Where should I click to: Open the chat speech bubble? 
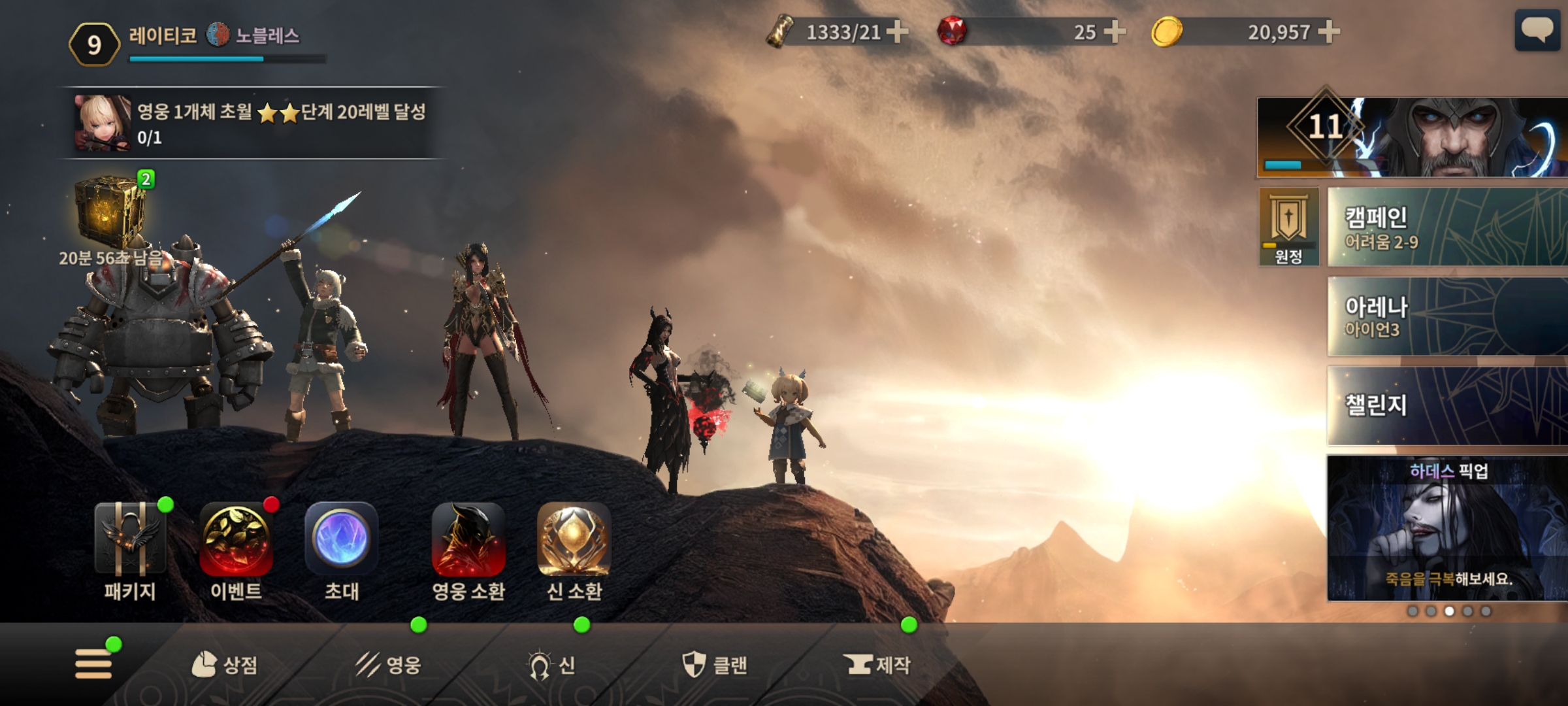1537,30
